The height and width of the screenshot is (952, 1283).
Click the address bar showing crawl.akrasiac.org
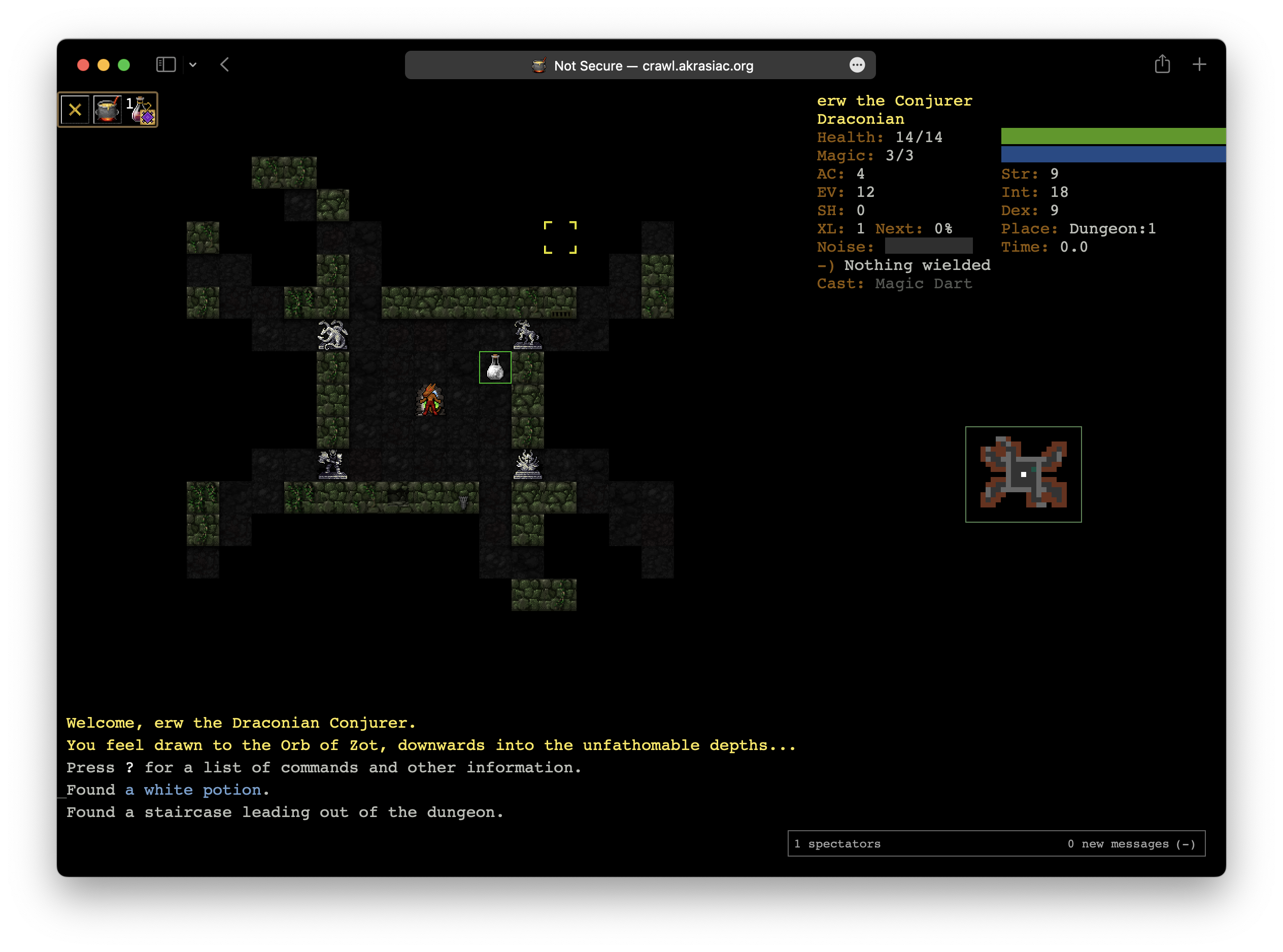[640, 65]
